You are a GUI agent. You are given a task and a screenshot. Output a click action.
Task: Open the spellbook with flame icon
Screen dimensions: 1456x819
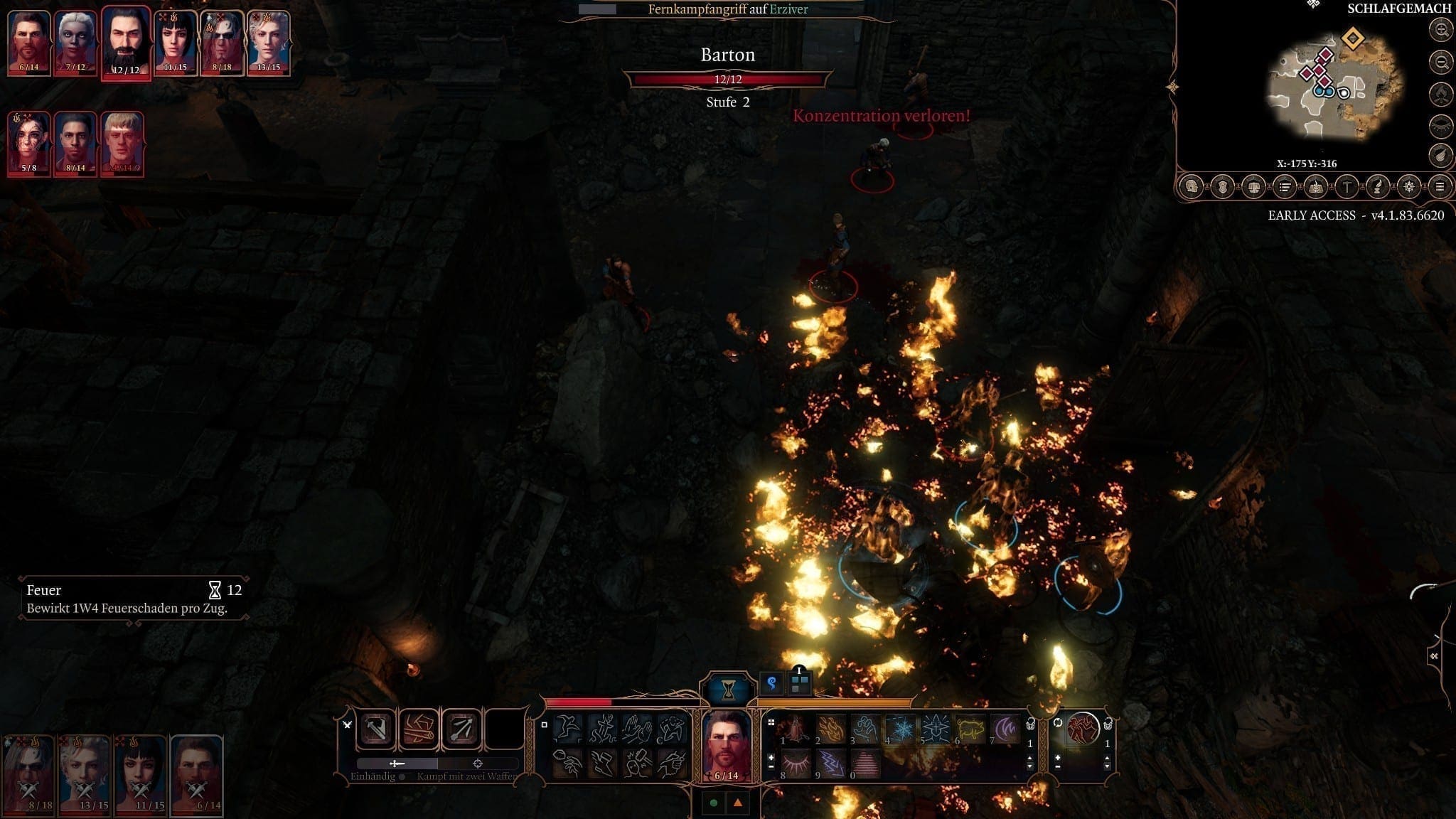coord(1316,187)
